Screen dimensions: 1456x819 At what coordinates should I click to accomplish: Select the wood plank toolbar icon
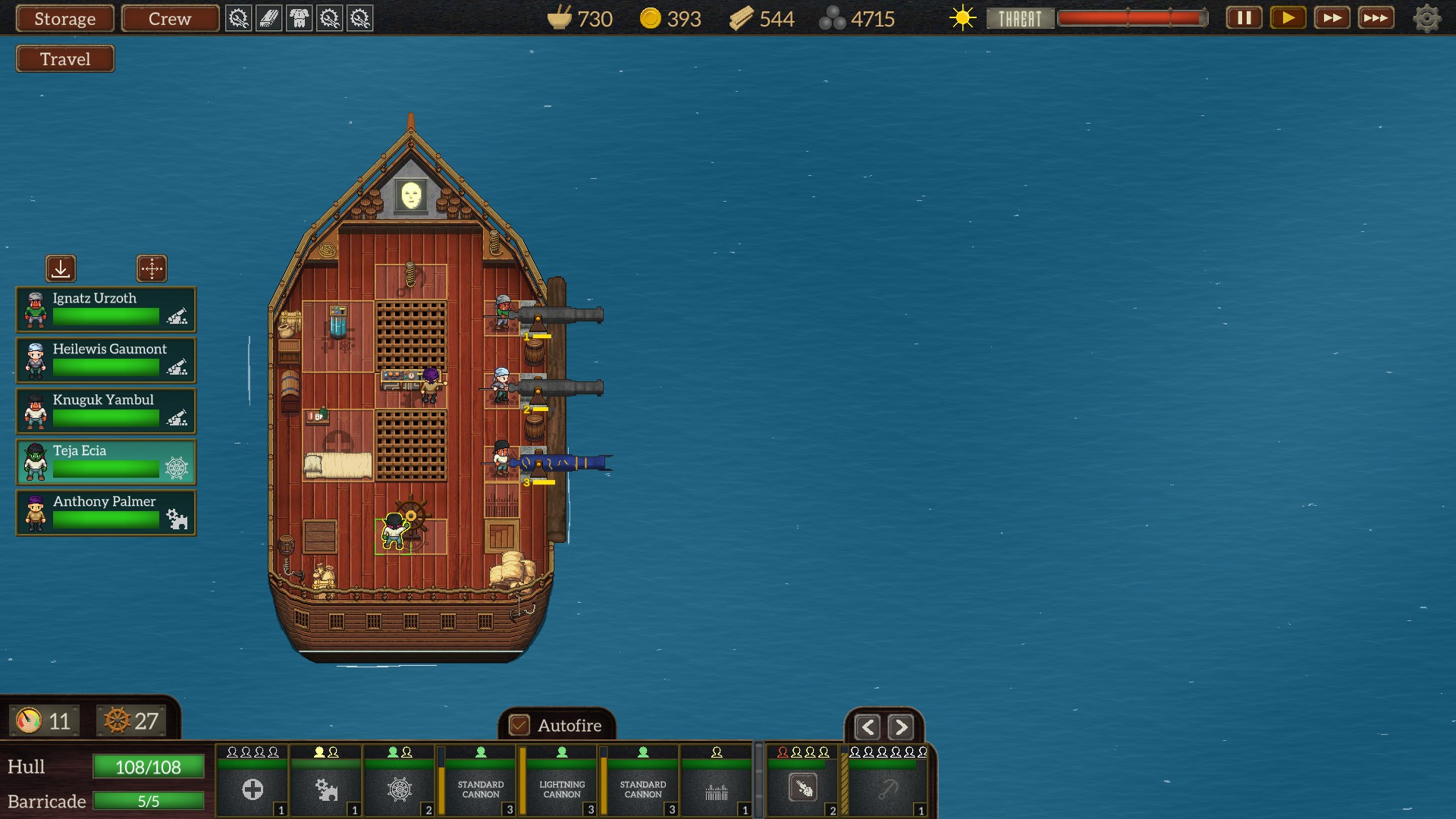[x=268, y=18]
